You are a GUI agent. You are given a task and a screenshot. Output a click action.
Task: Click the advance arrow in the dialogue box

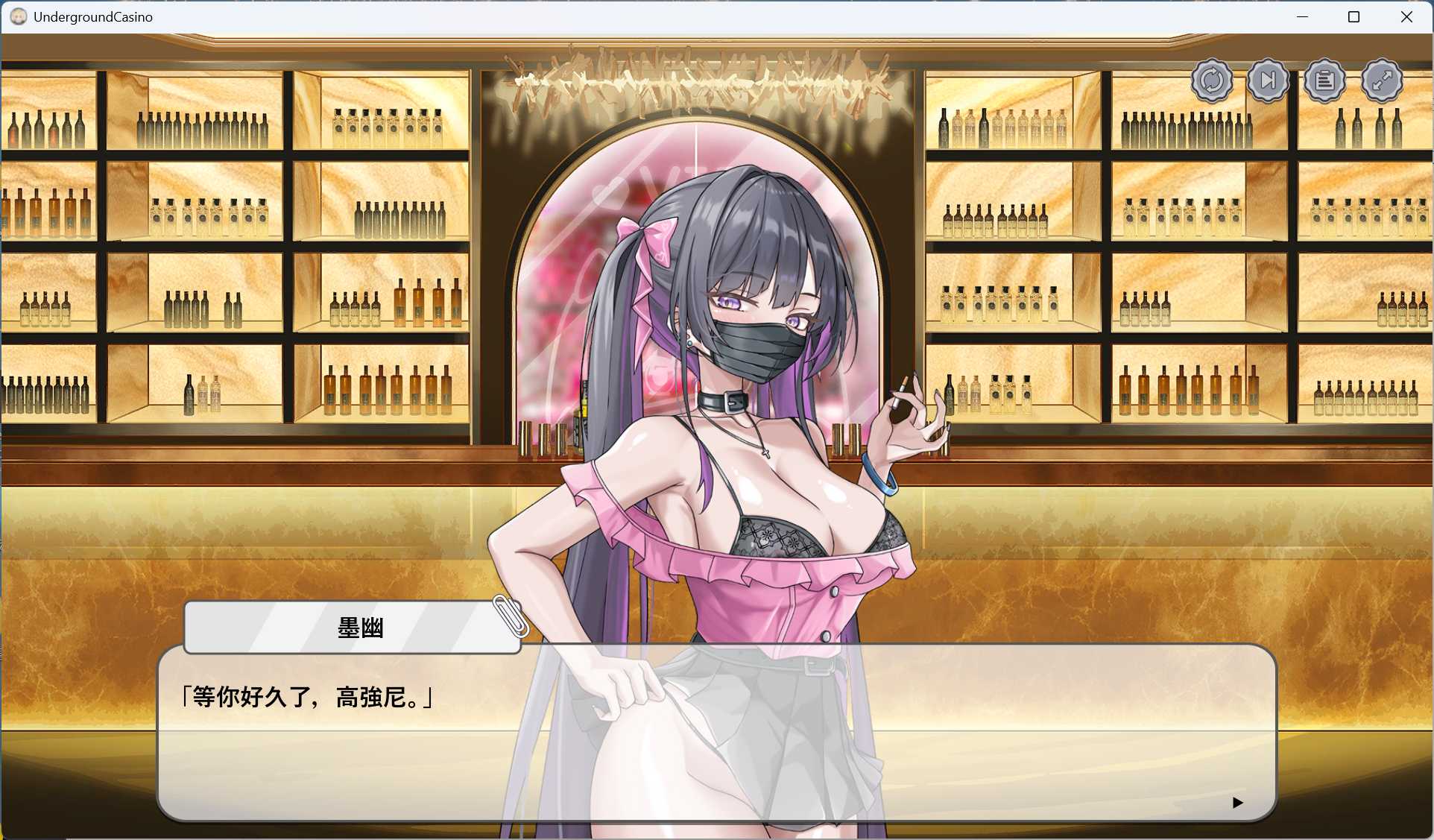click(x=1238, y=803)
